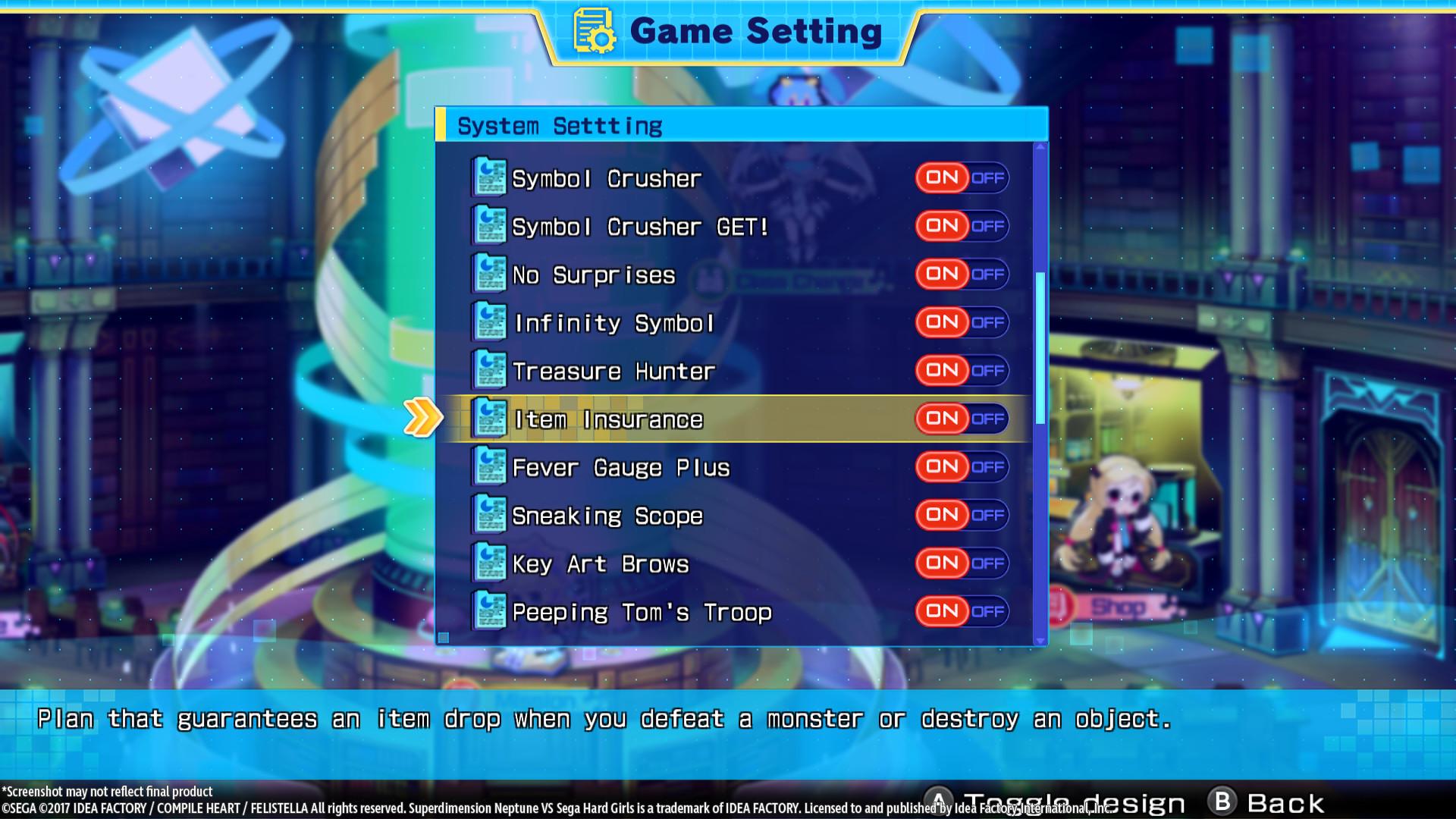Click the document icon beside Treasure Hunter
The image size is (1456, 819).
point(489,370)
